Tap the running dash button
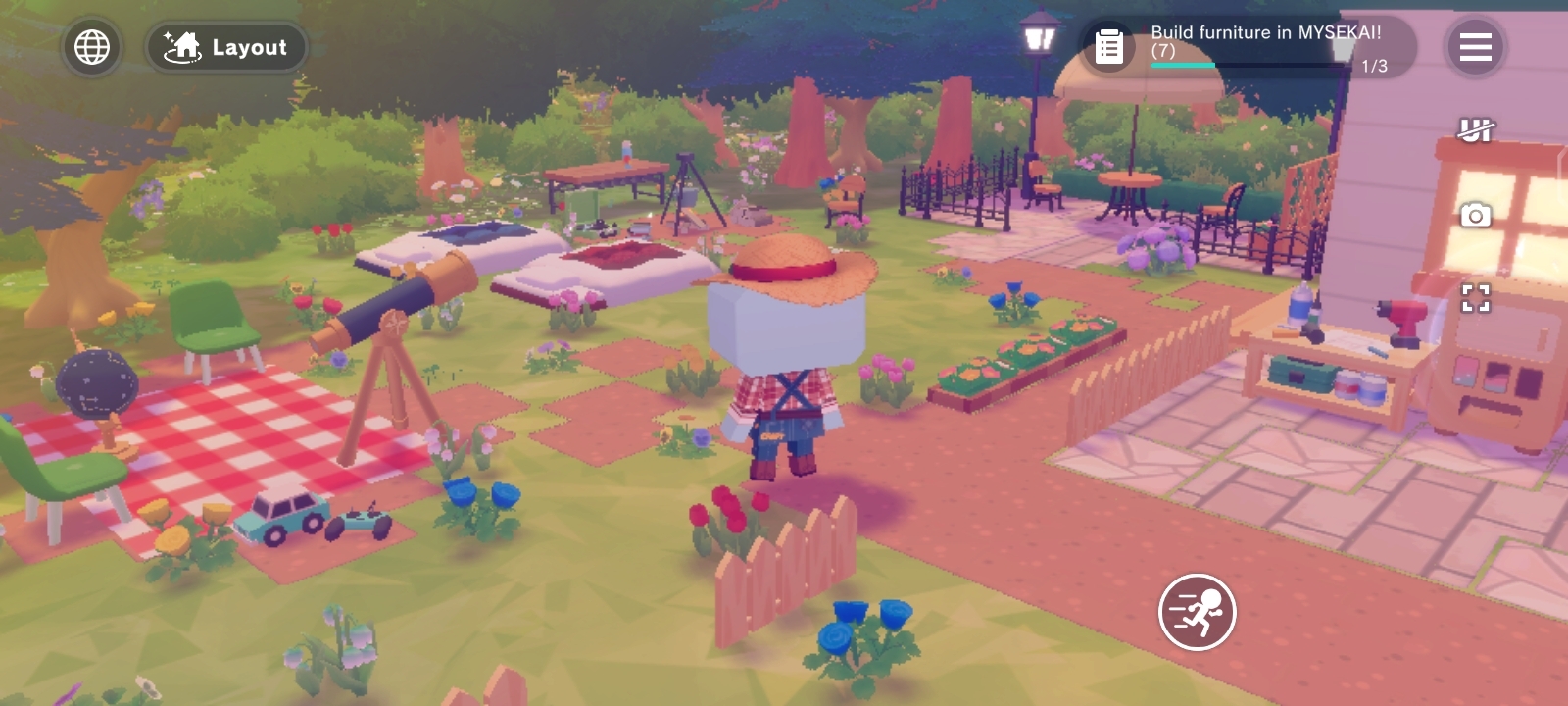 pos(1197,612)
